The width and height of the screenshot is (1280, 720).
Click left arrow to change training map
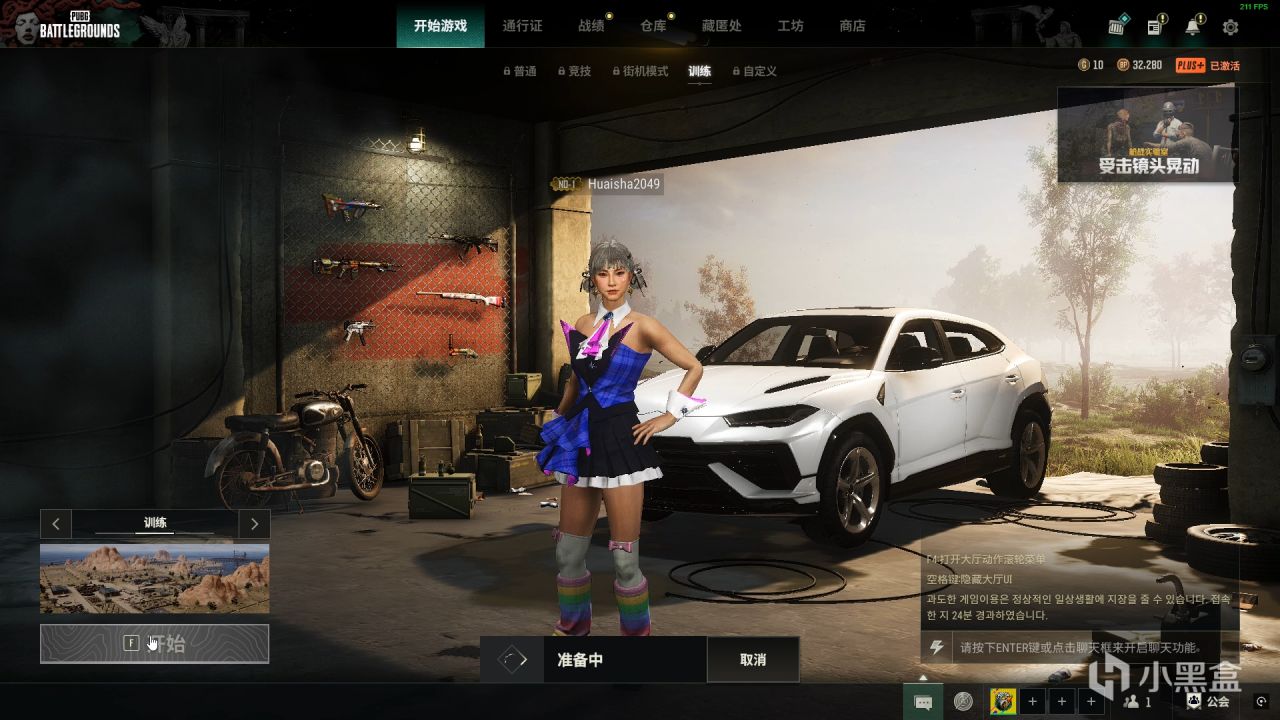pyautogui.click(x=56, y=524)
